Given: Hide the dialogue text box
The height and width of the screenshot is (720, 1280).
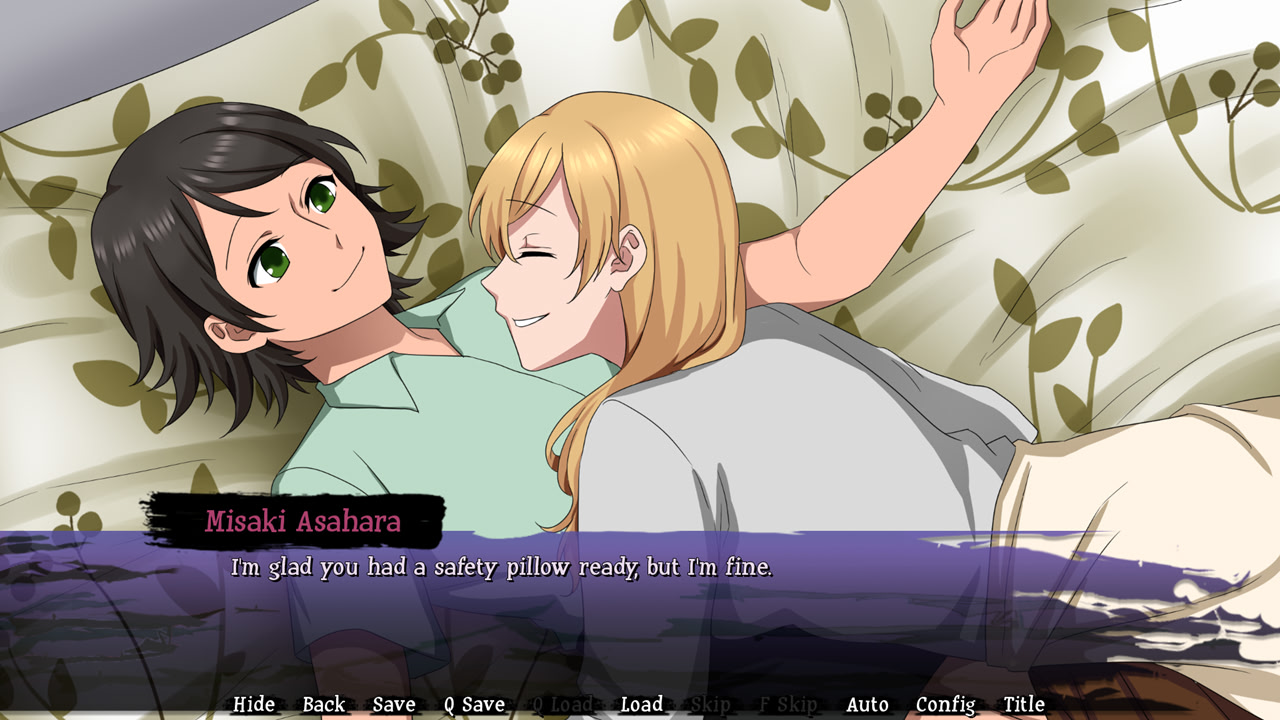Looking at the screenshot, I should [x=253, y=705].
